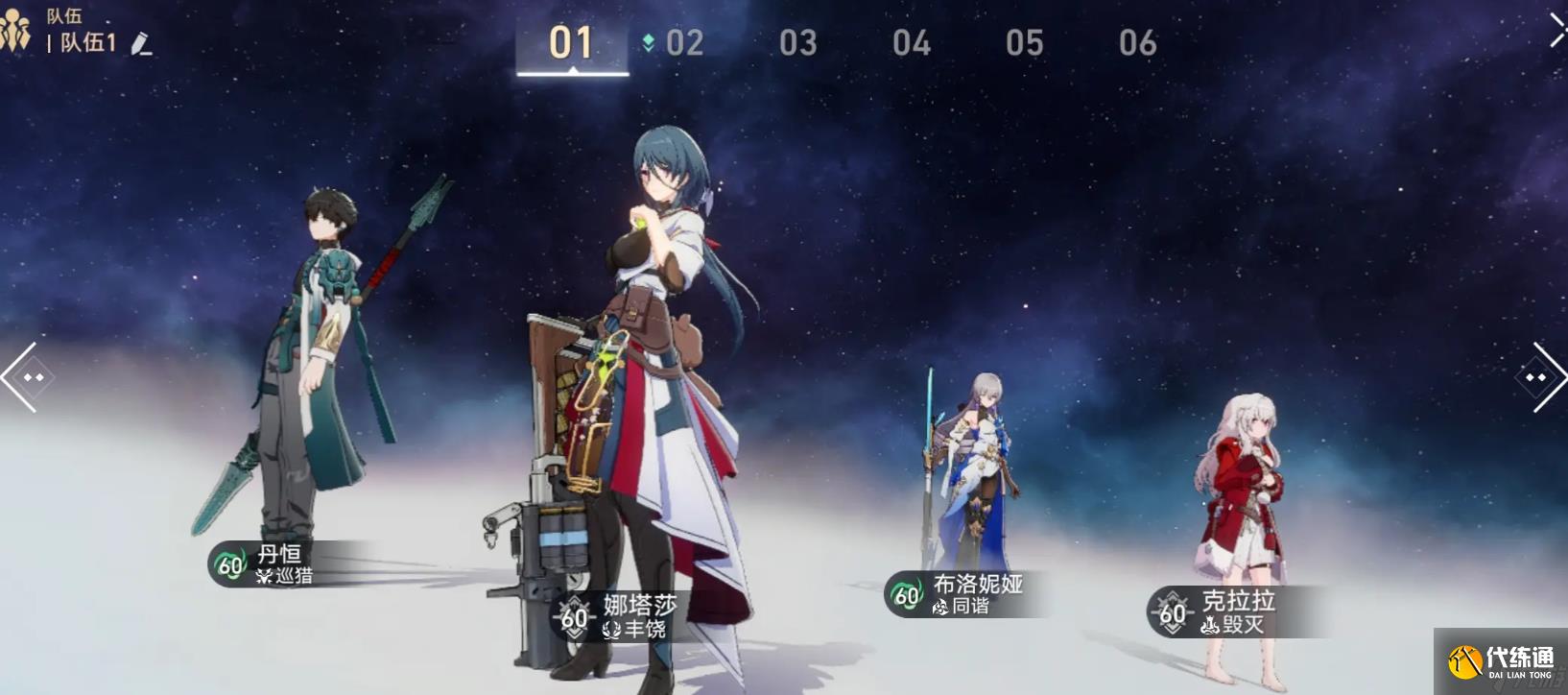
Task: Click the level 60 badge beside 丹恒
Action: pyautogui.click(x=227, y=567)
